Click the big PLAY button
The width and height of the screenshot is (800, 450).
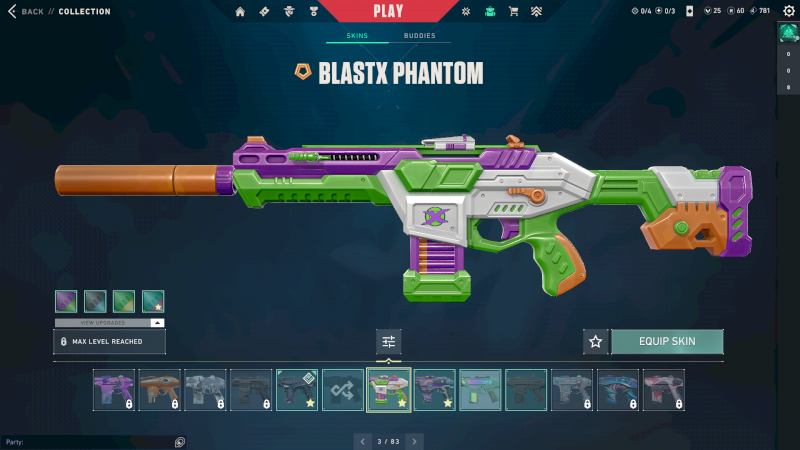click(389, 11)
